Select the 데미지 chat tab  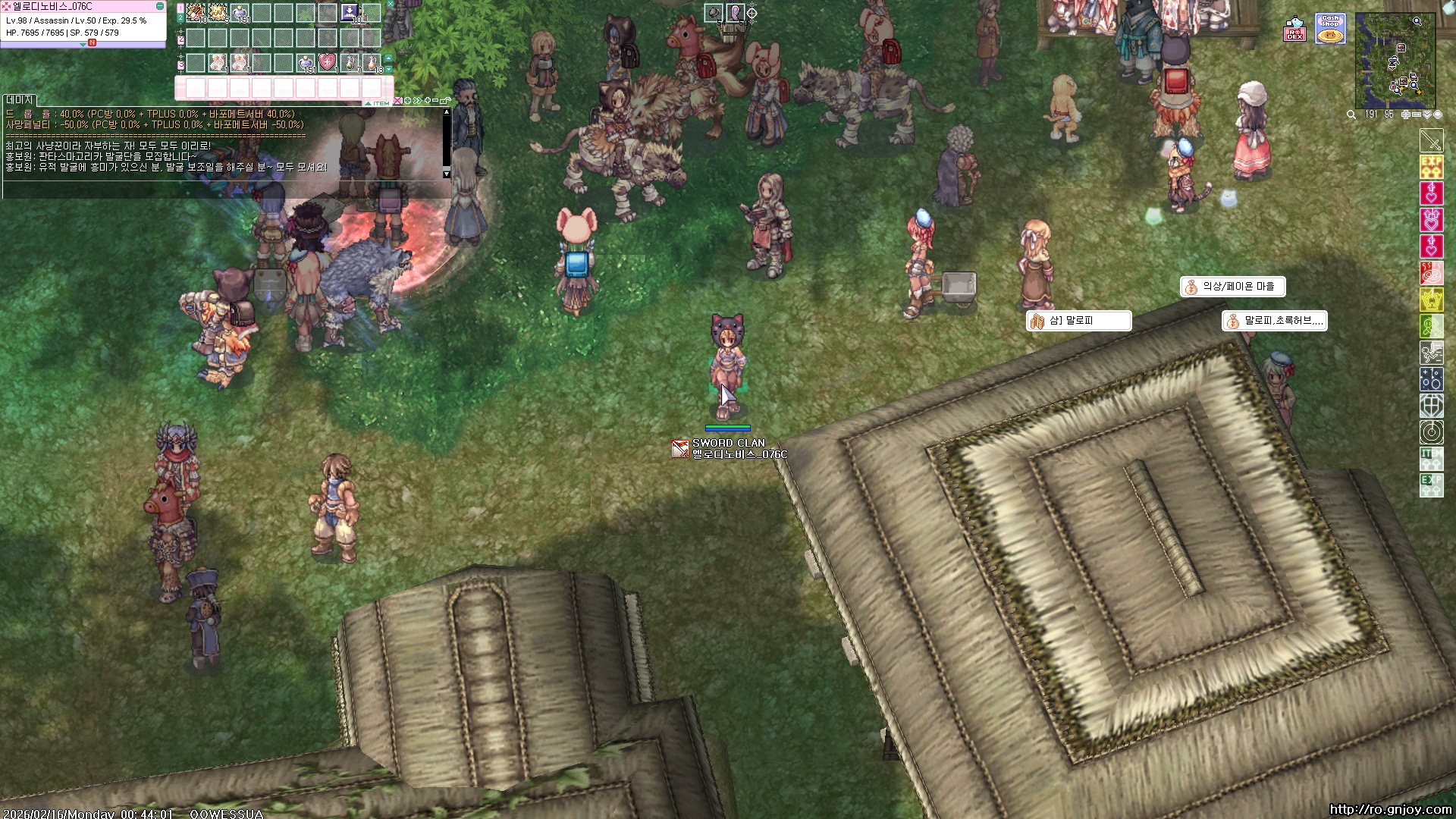click(x=20, y=100)
